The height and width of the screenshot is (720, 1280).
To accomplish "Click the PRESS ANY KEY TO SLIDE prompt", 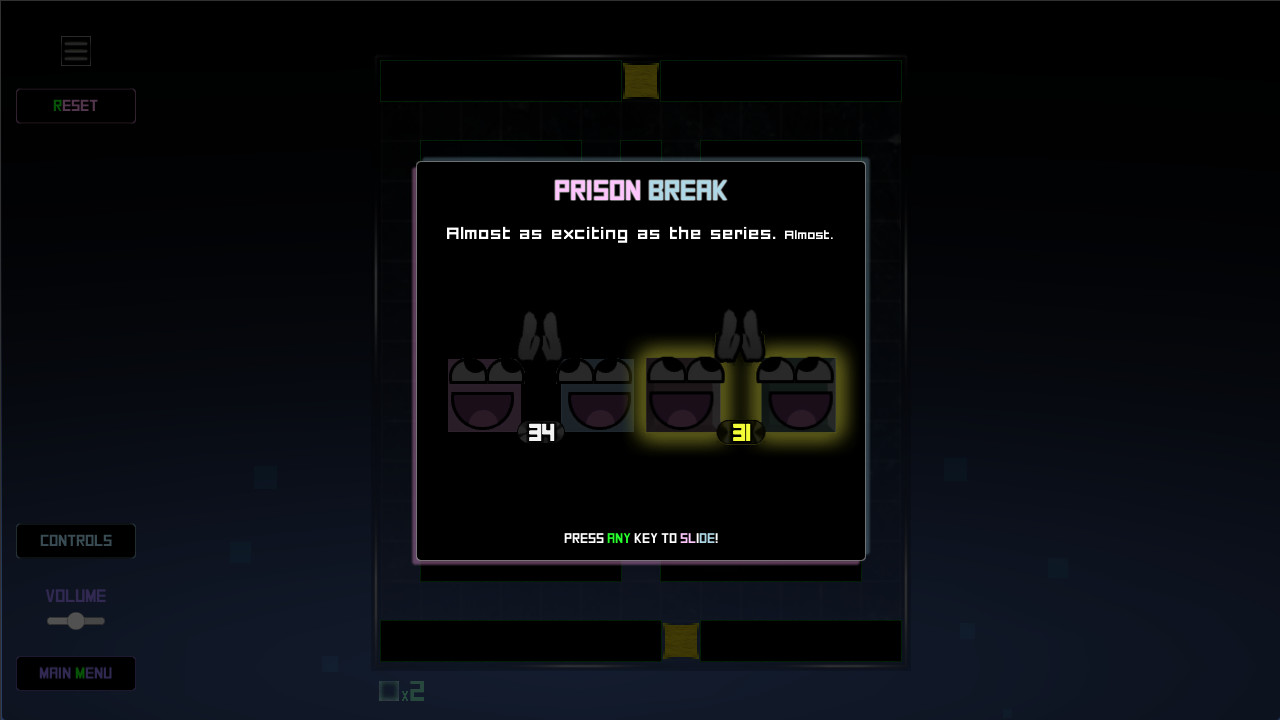I will 640,537.
